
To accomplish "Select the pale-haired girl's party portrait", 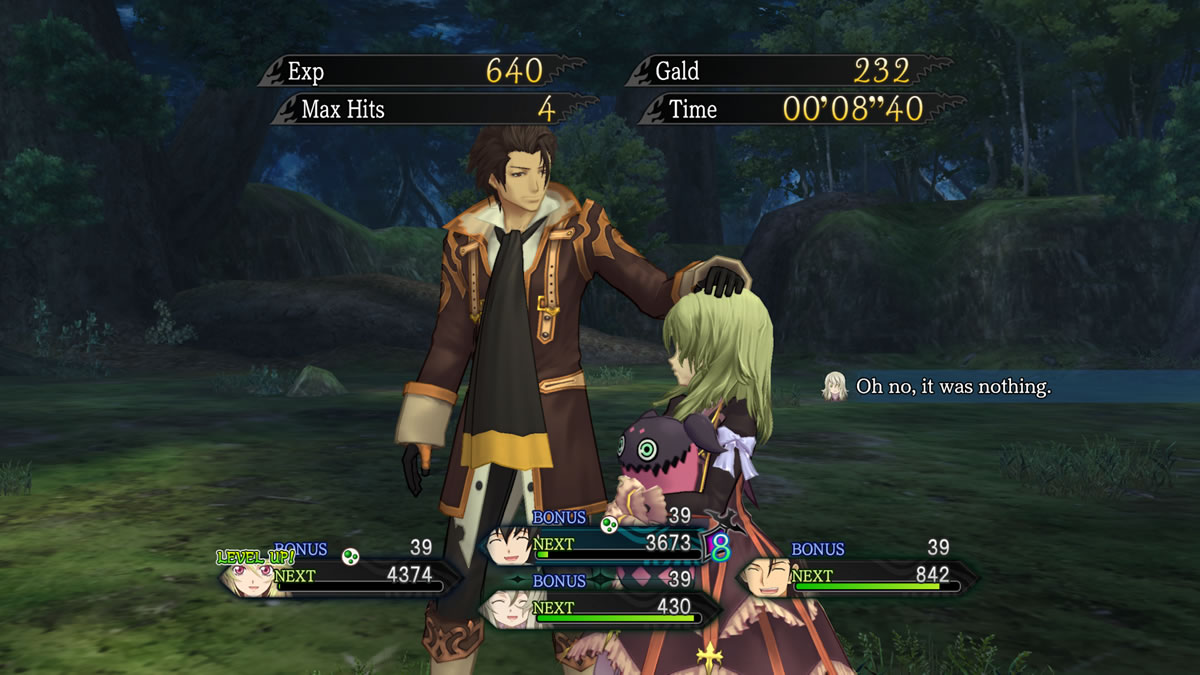I will tap(507, 606).
